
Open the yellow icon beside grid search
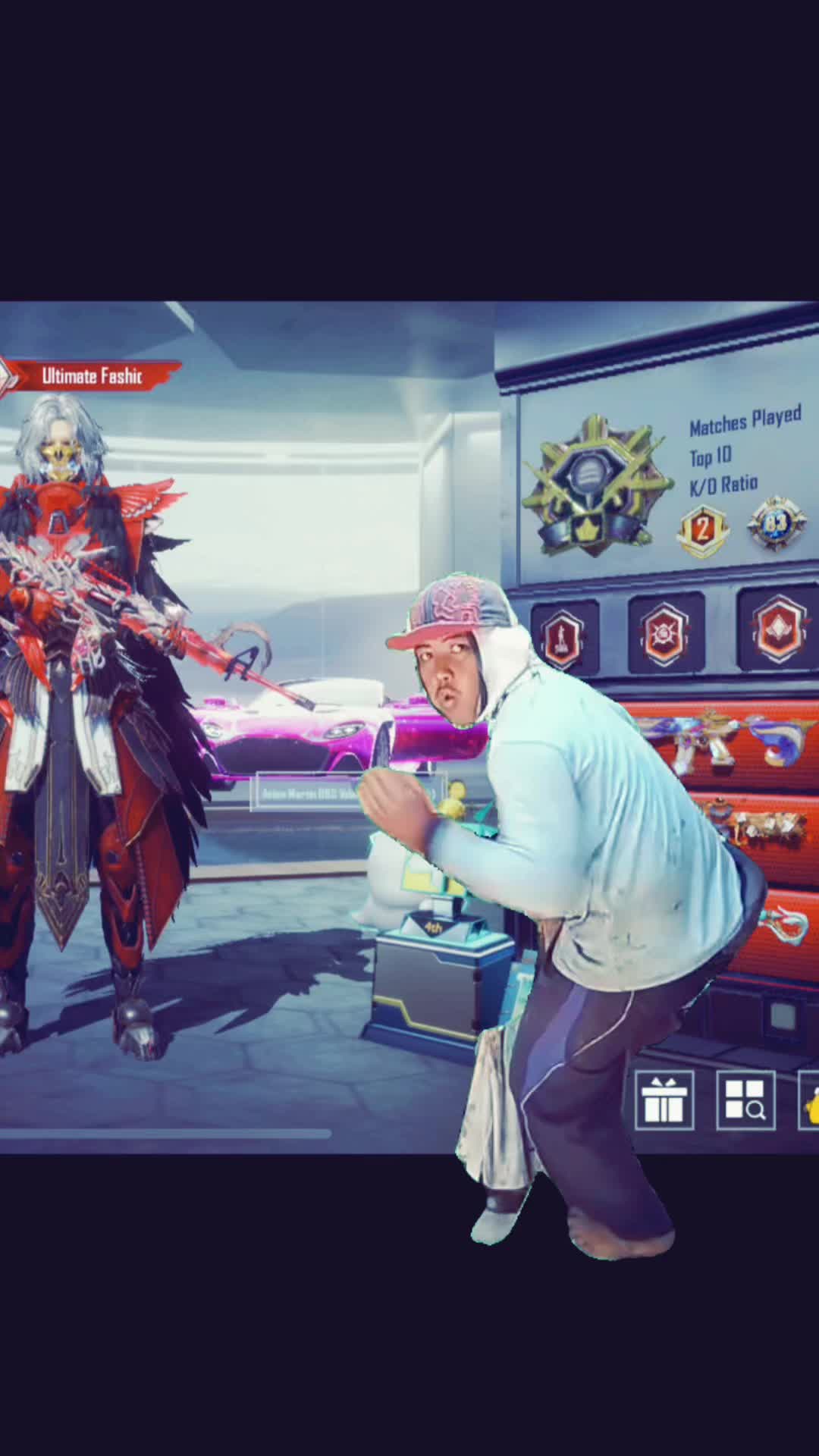[808, 1100]
